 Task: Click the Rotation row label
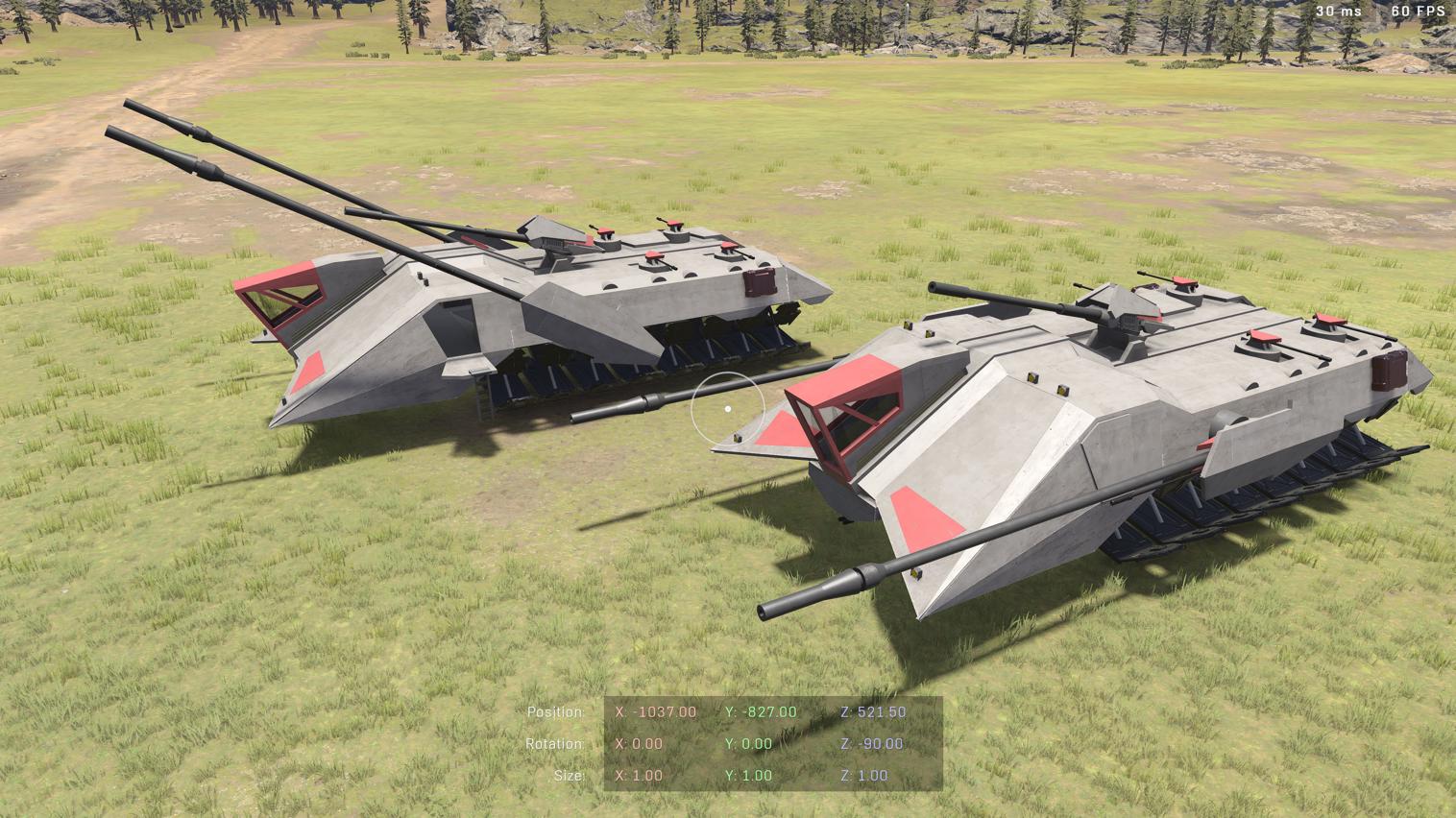pyautogui.click(x=556, y=743)
